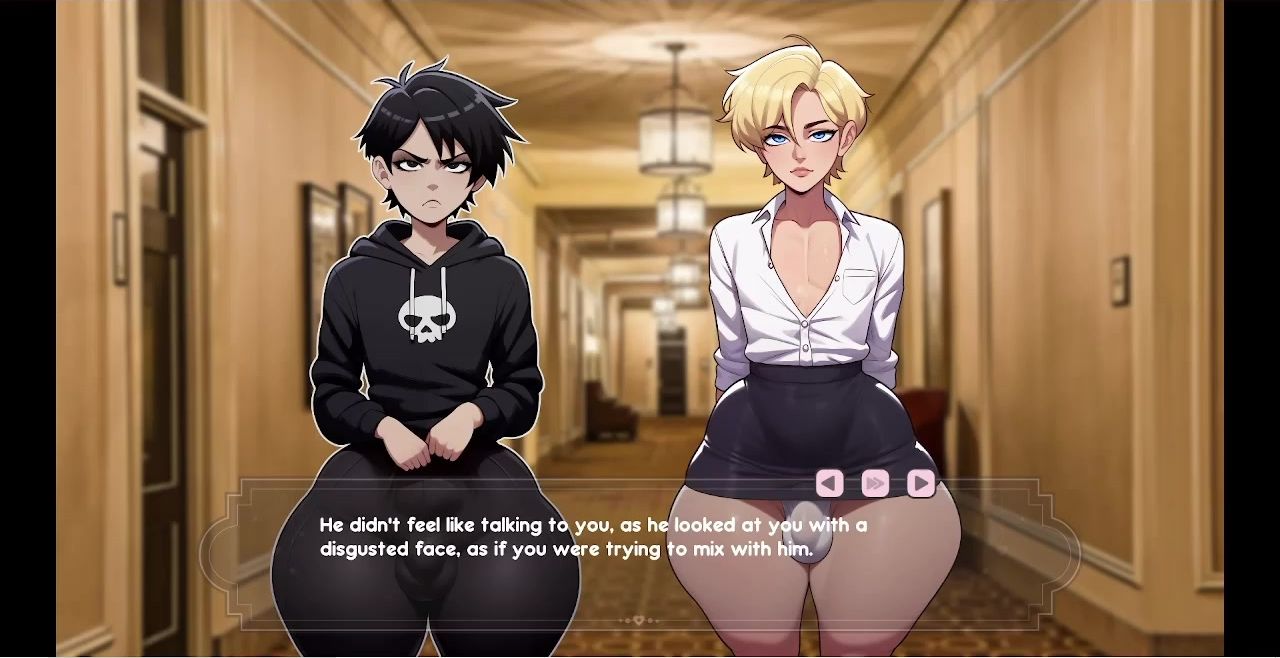Viewport: 1280px width, 658px height.
Task: Click the dialogue text box to continue
Action: (640, 560)
